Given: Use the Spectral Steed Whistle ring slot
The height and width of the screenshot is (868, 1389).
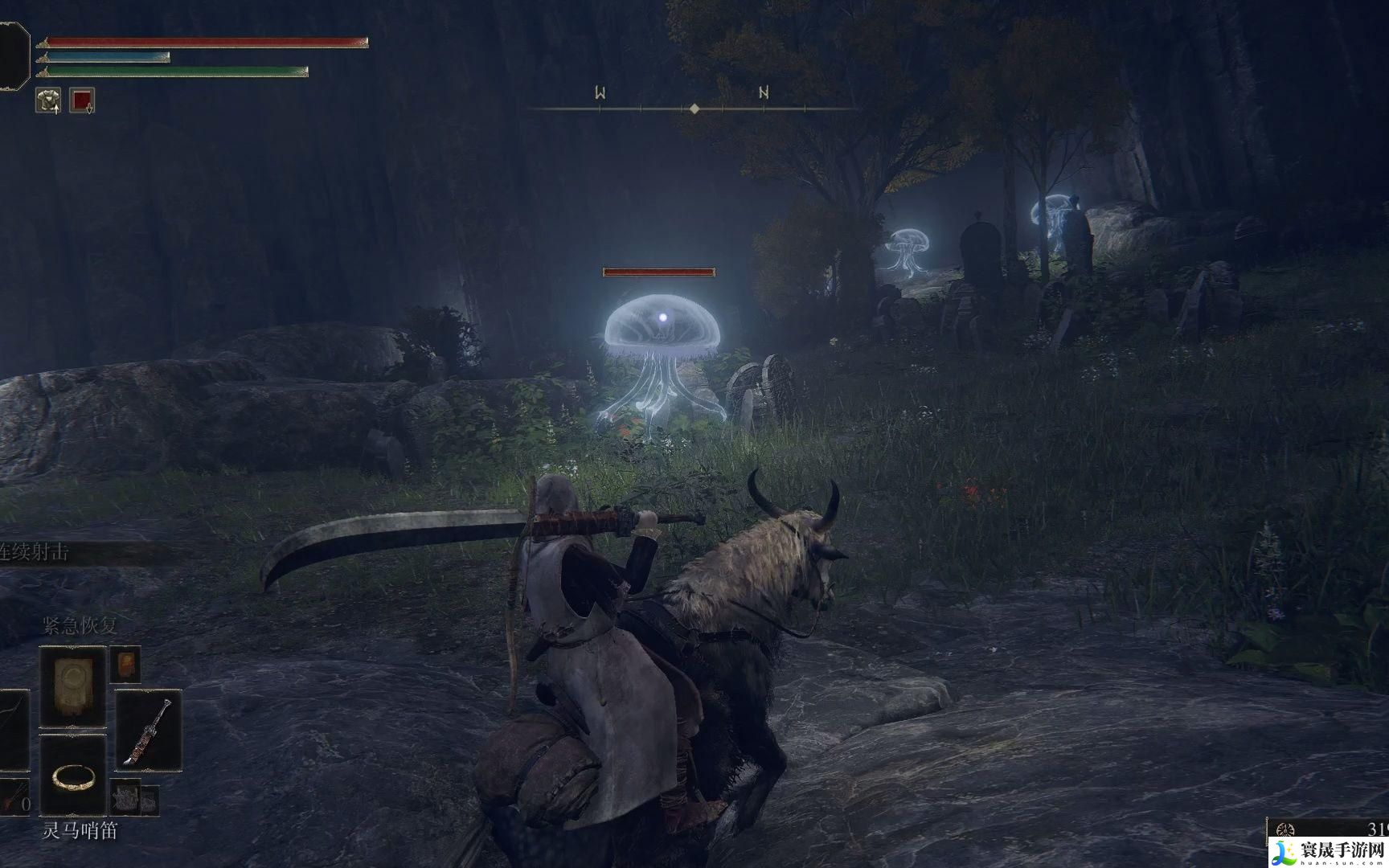Looking at the screenshot, I should click(x=73, y=776).
